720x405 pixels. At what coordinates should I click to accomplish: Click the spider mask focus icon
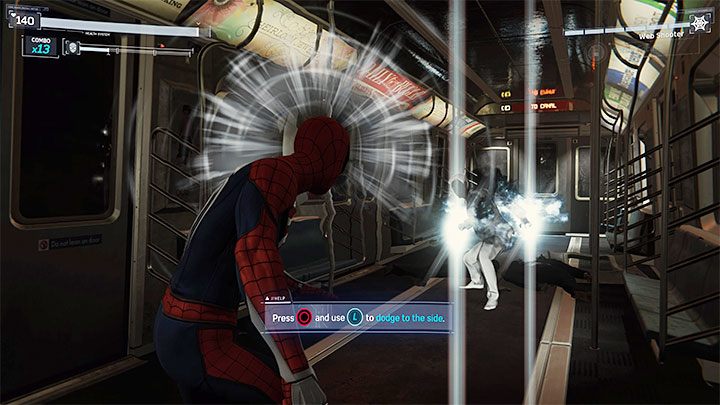pyautogui.click(x=73, y=46)
